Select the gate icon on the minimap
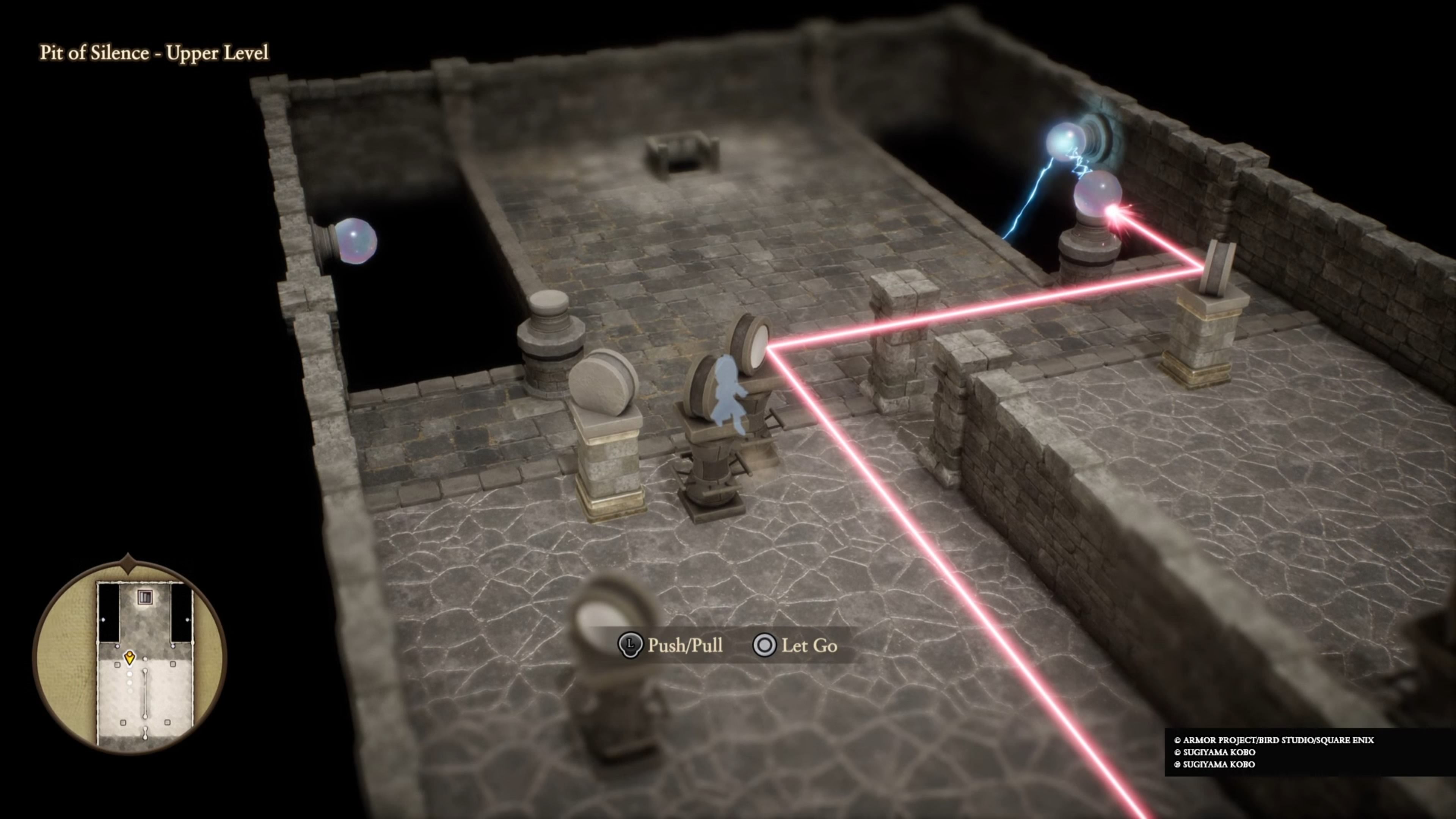The height and width of the screenshot is (819, 1456). (x=145, y=597)
